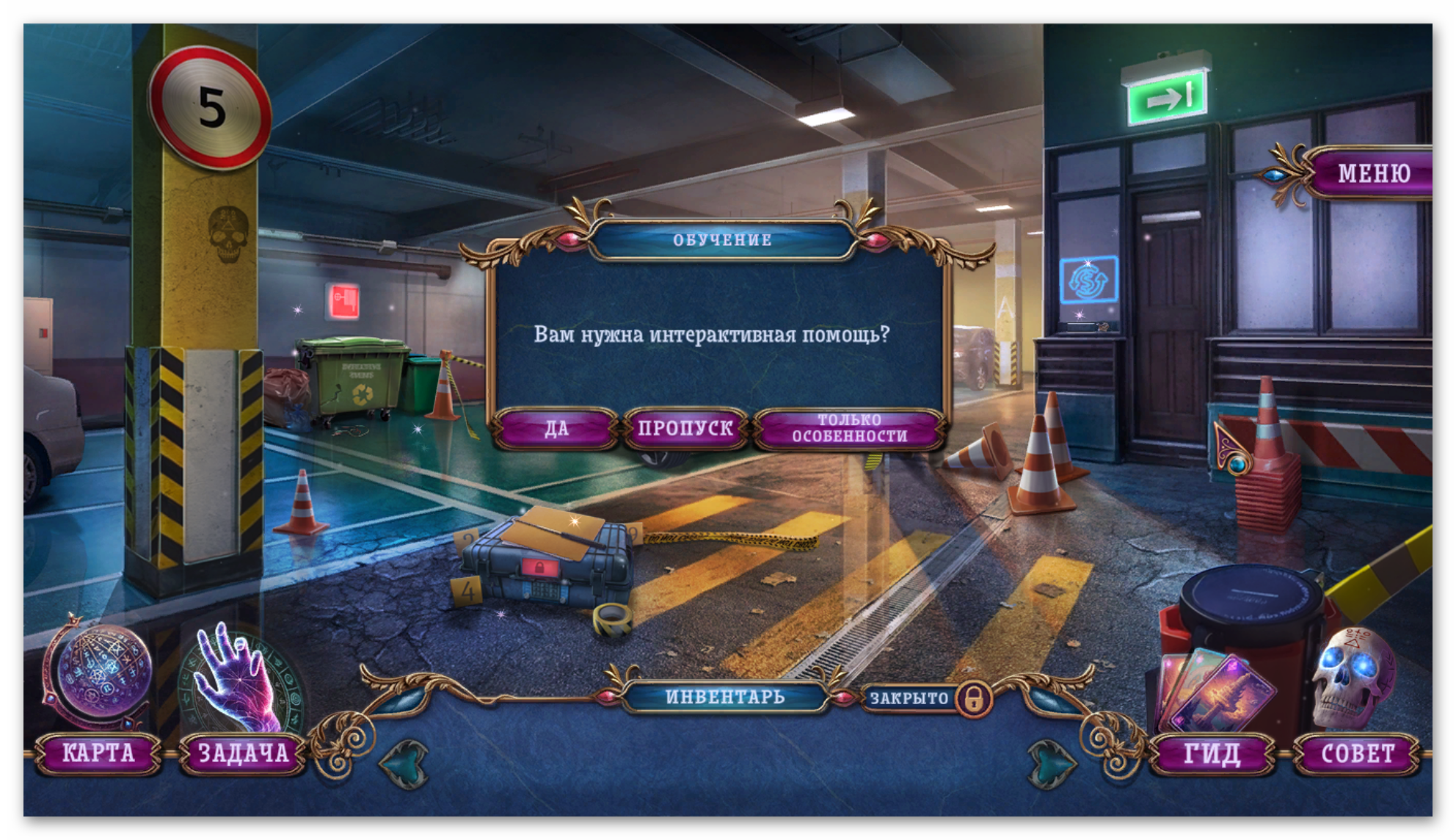Open the КАРТА map button
This screenshot has height=840, width=1456.
pyautogui.click(x=98, y=753)
